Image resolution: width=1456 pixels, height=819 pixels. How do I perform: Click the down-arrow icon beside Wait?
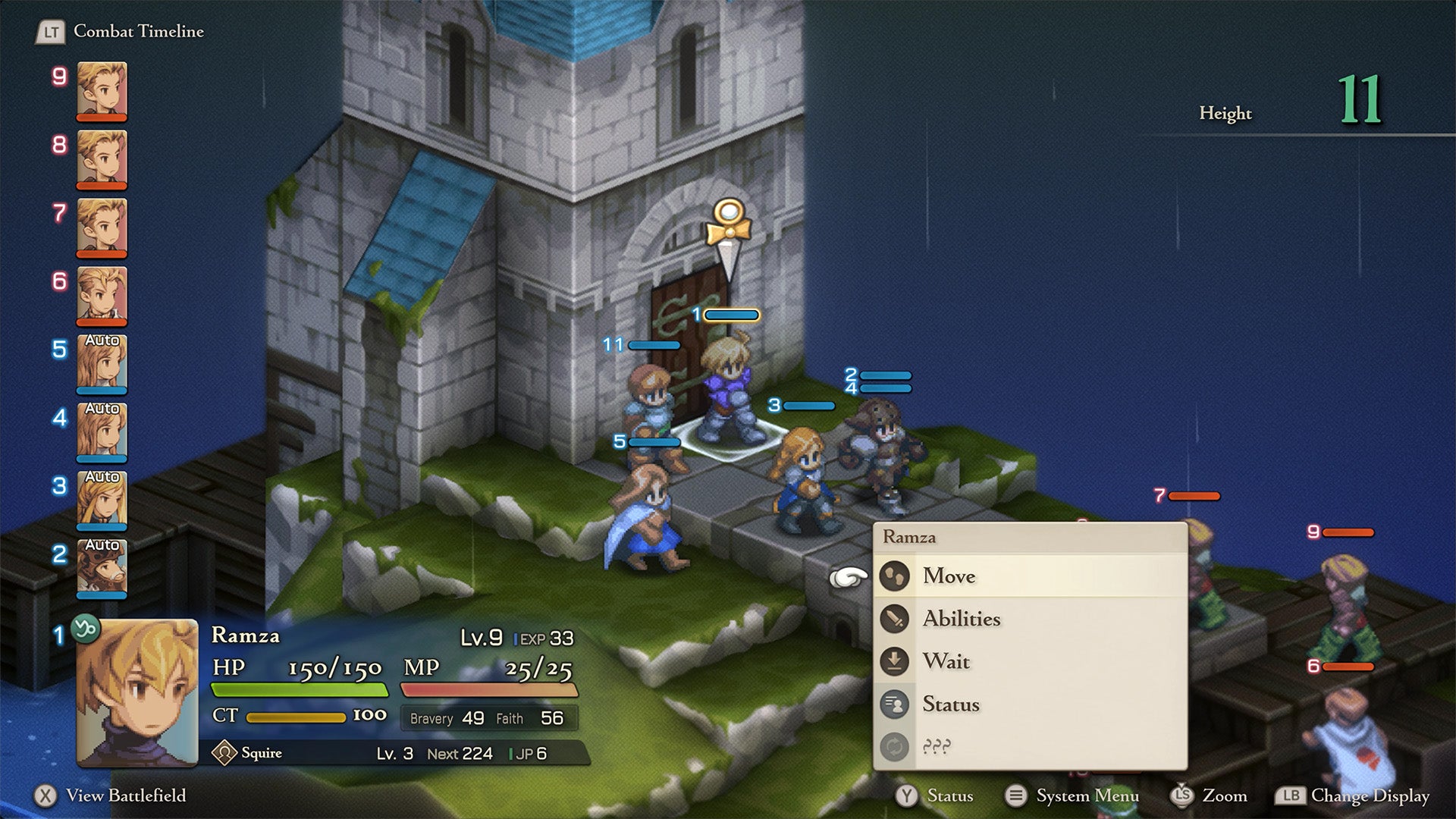895,661
